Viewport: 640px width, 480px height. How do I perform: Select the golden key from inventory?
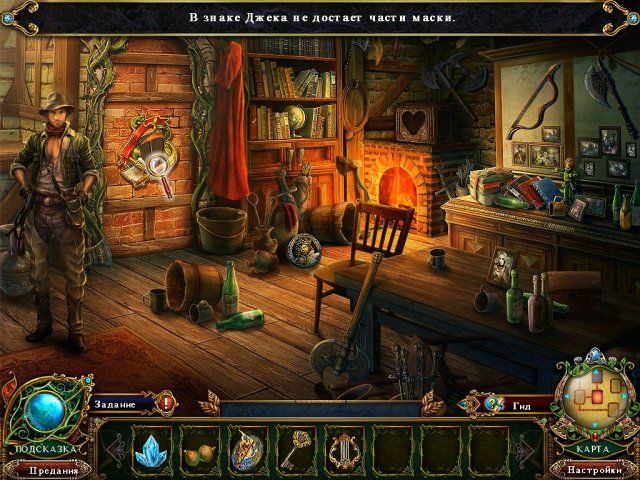tap(296, 447)
